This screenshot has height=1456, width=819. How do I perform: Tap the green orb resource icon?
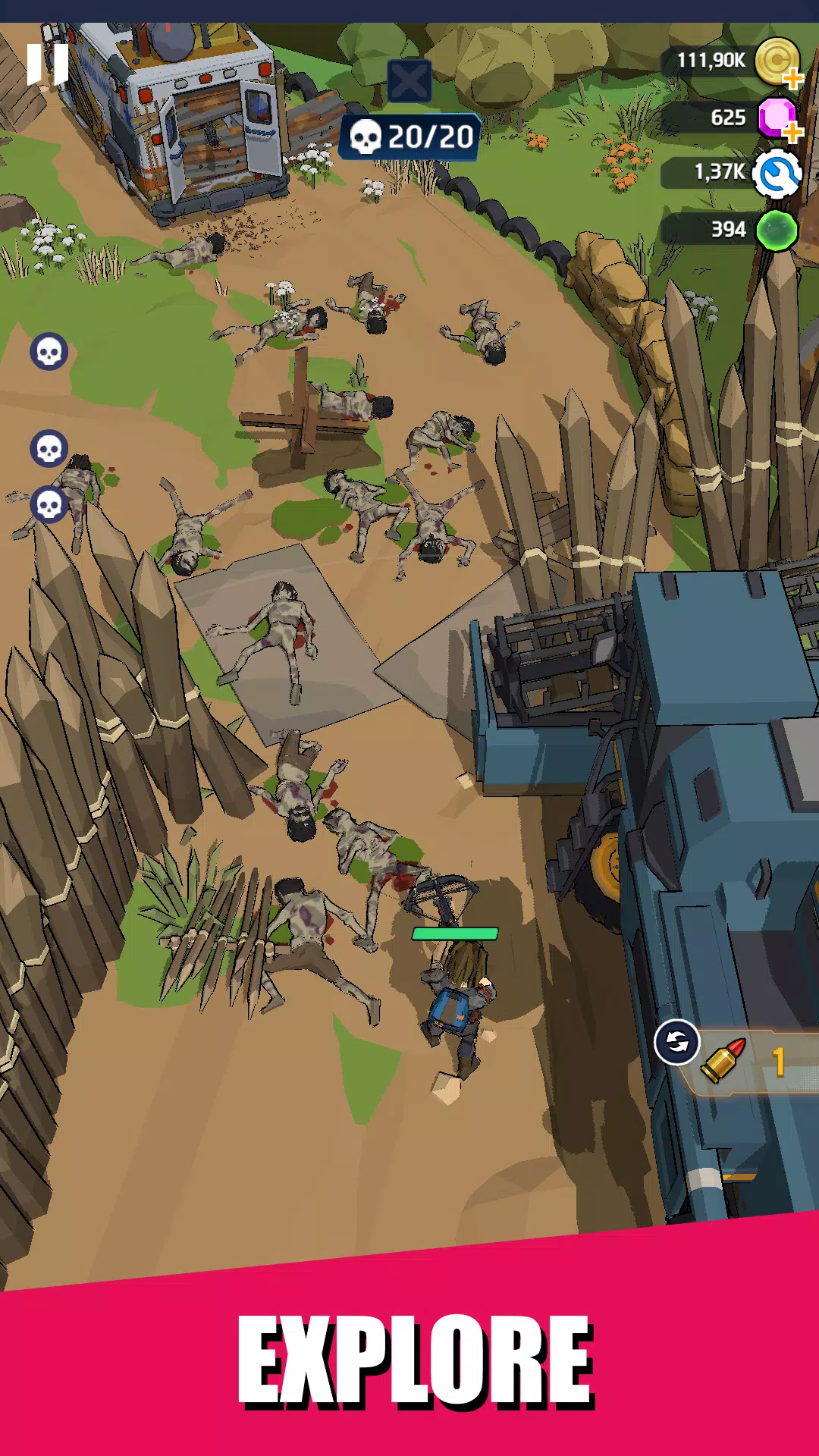pos(777,231)
